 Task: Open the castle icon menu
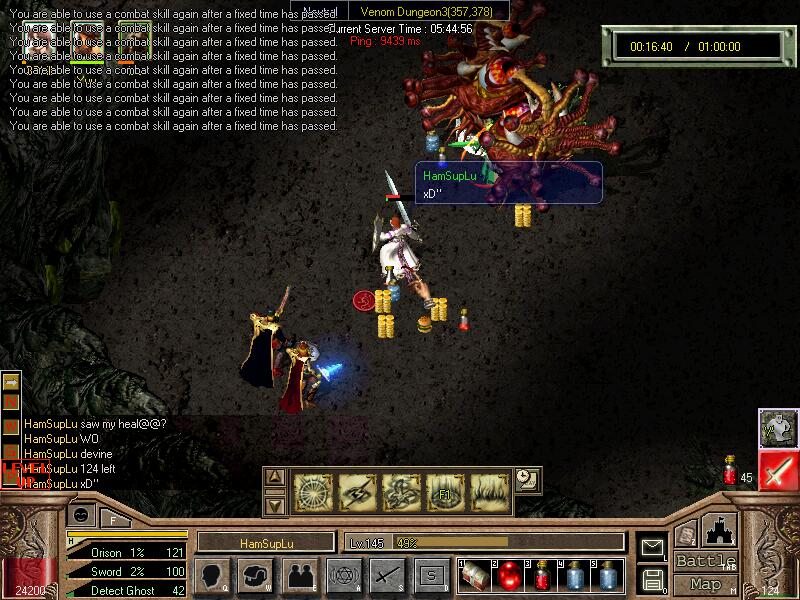[720, 529]
